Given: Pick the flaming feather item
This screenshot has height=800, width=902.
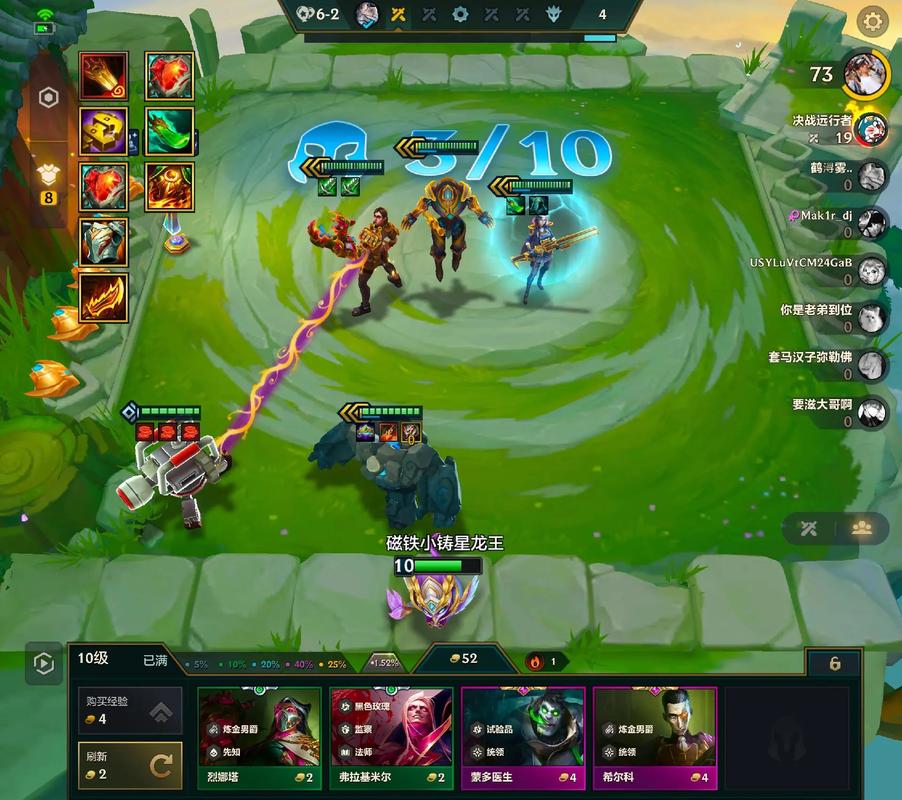Looking at the screenshot, I should [104, 297].
